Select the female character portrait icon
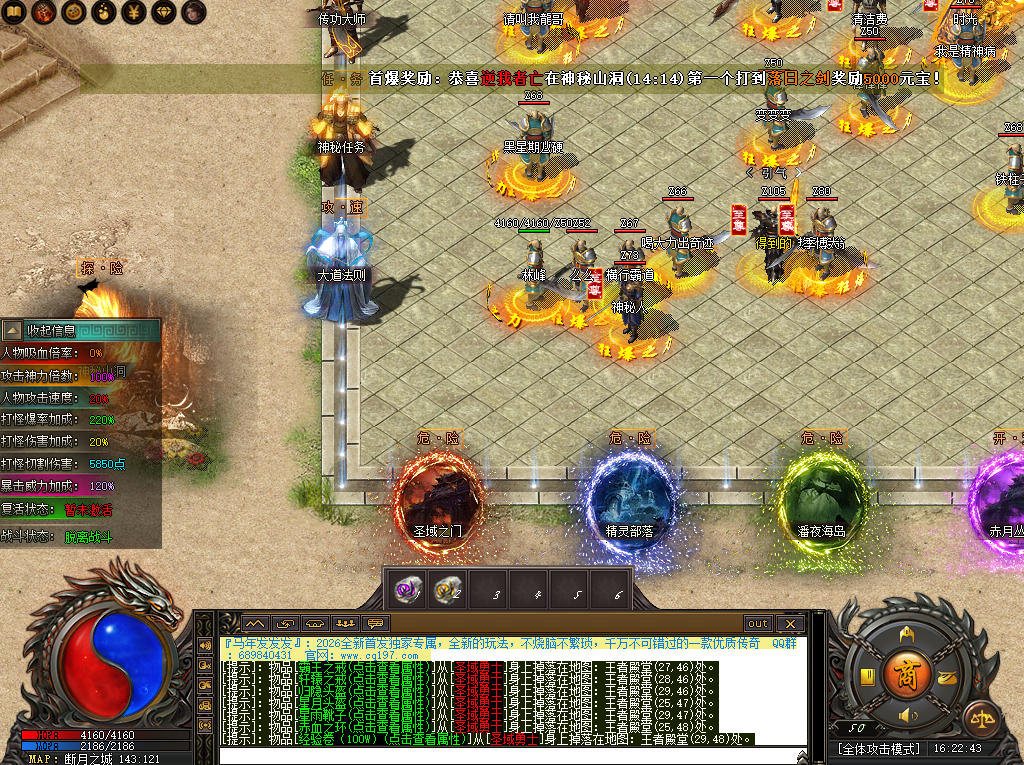Viewport: 1024px width, 765px height. pos(191,12)
